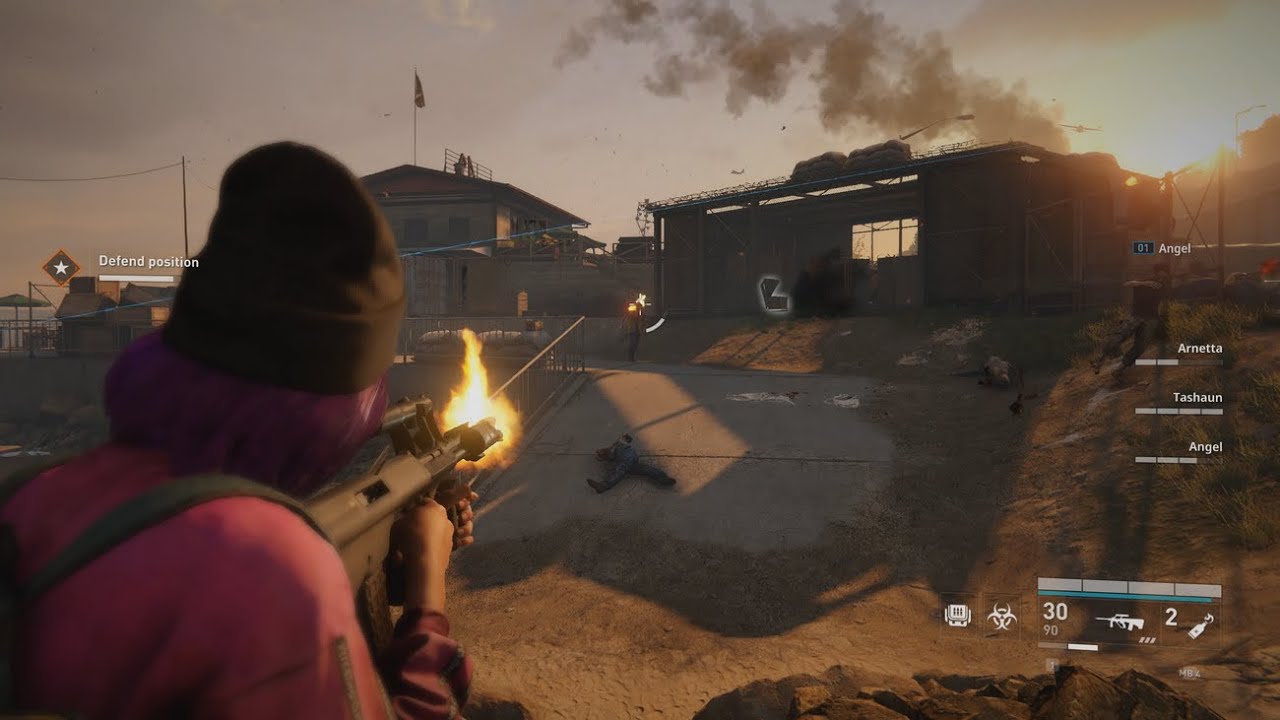The width and height of the screenshot is (1280, 720).
Task: Select the molotov cocktail throwable icon
Action: tap(1200, 623)
